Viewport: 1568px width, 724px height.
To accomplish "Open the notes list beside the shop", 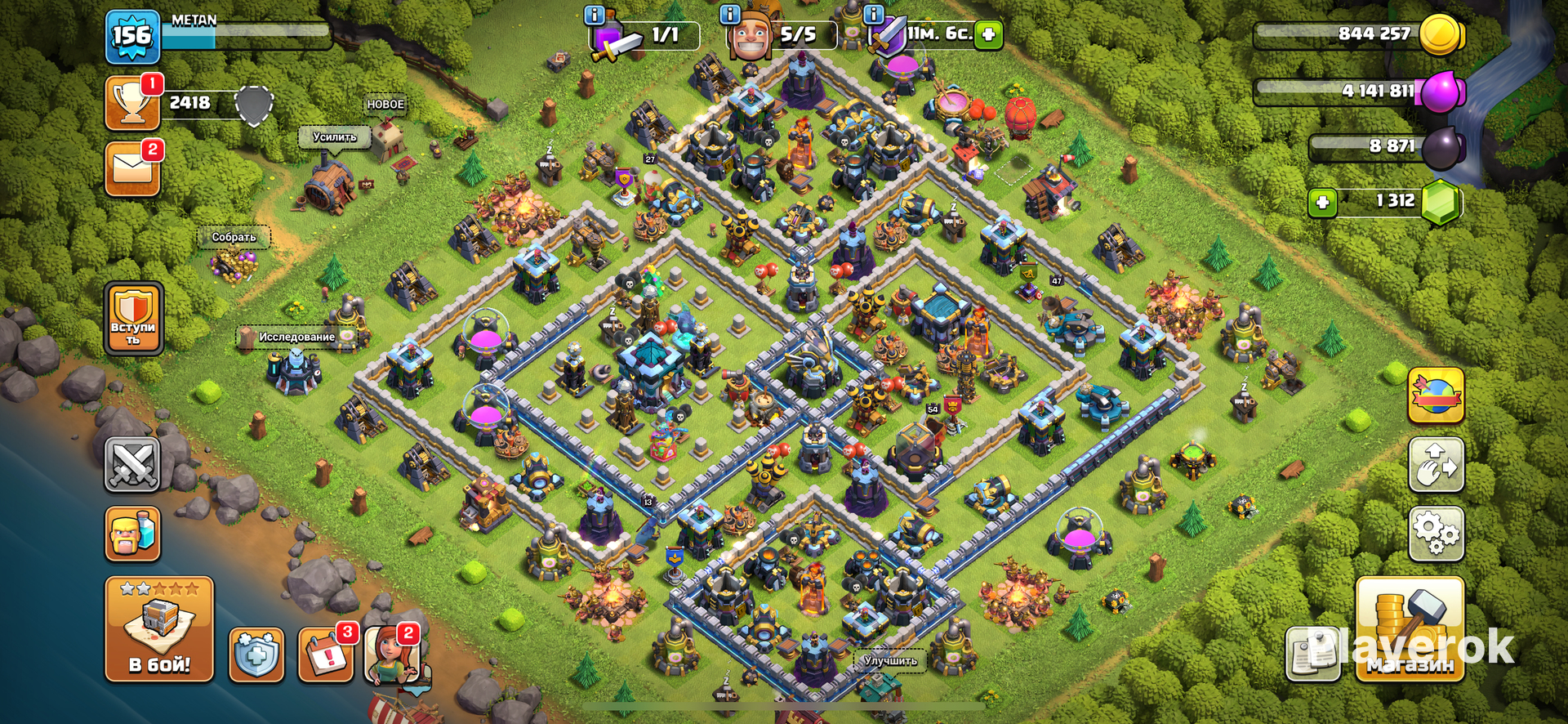I will (1312, 655).
